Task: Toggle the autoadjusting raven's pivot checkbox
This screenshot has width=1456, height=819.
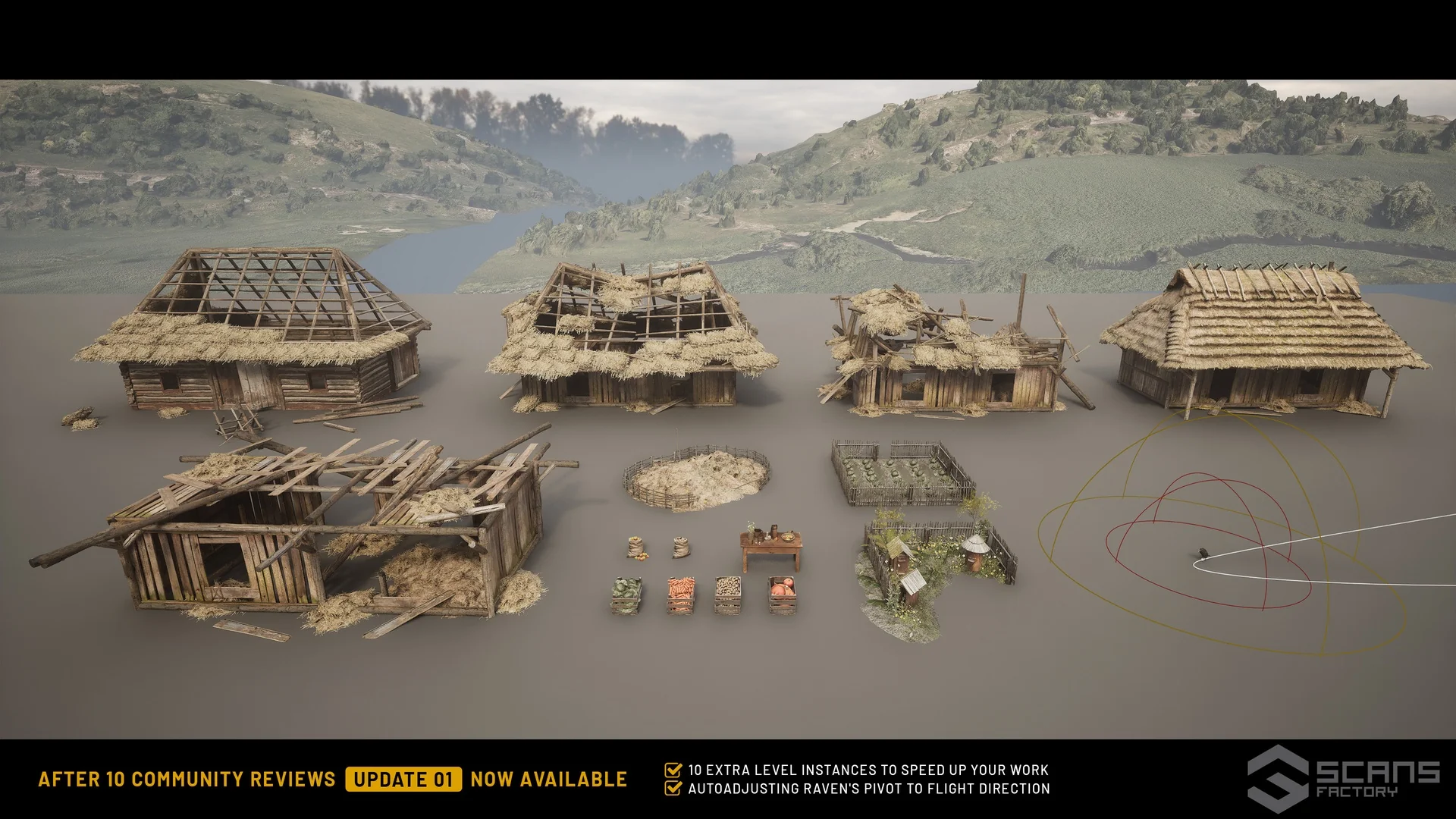Action: [x=673, y=789]
